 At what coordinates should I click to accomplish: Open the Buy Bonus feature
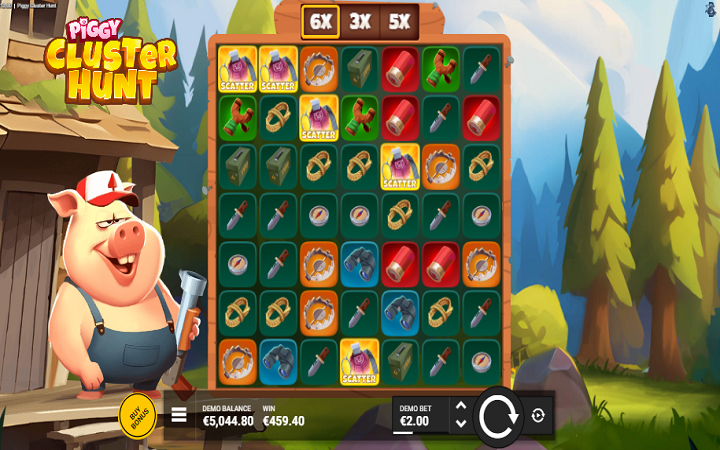[137, 414]
